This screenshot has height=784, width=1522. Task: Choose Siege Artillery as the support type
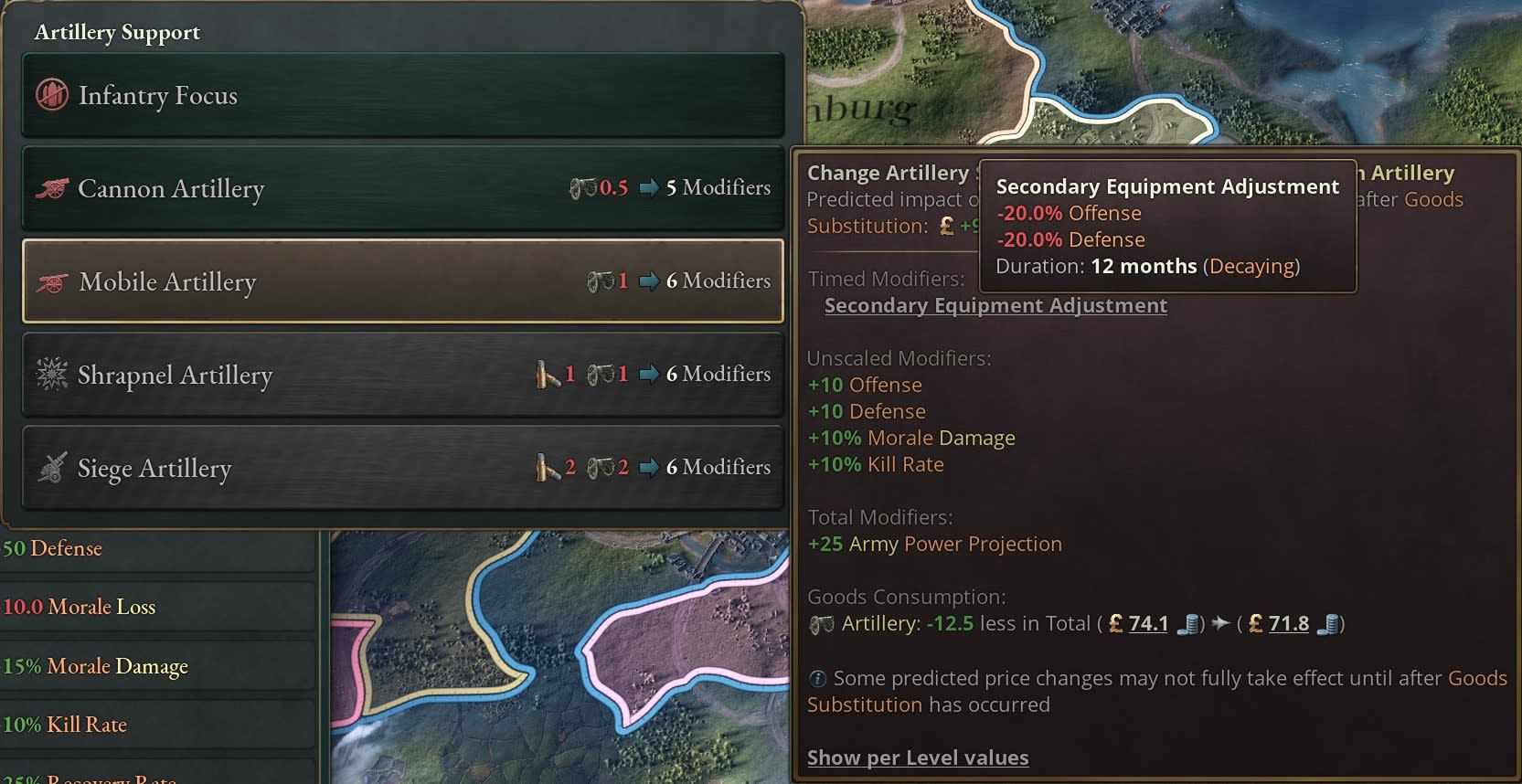coord(274,468)
